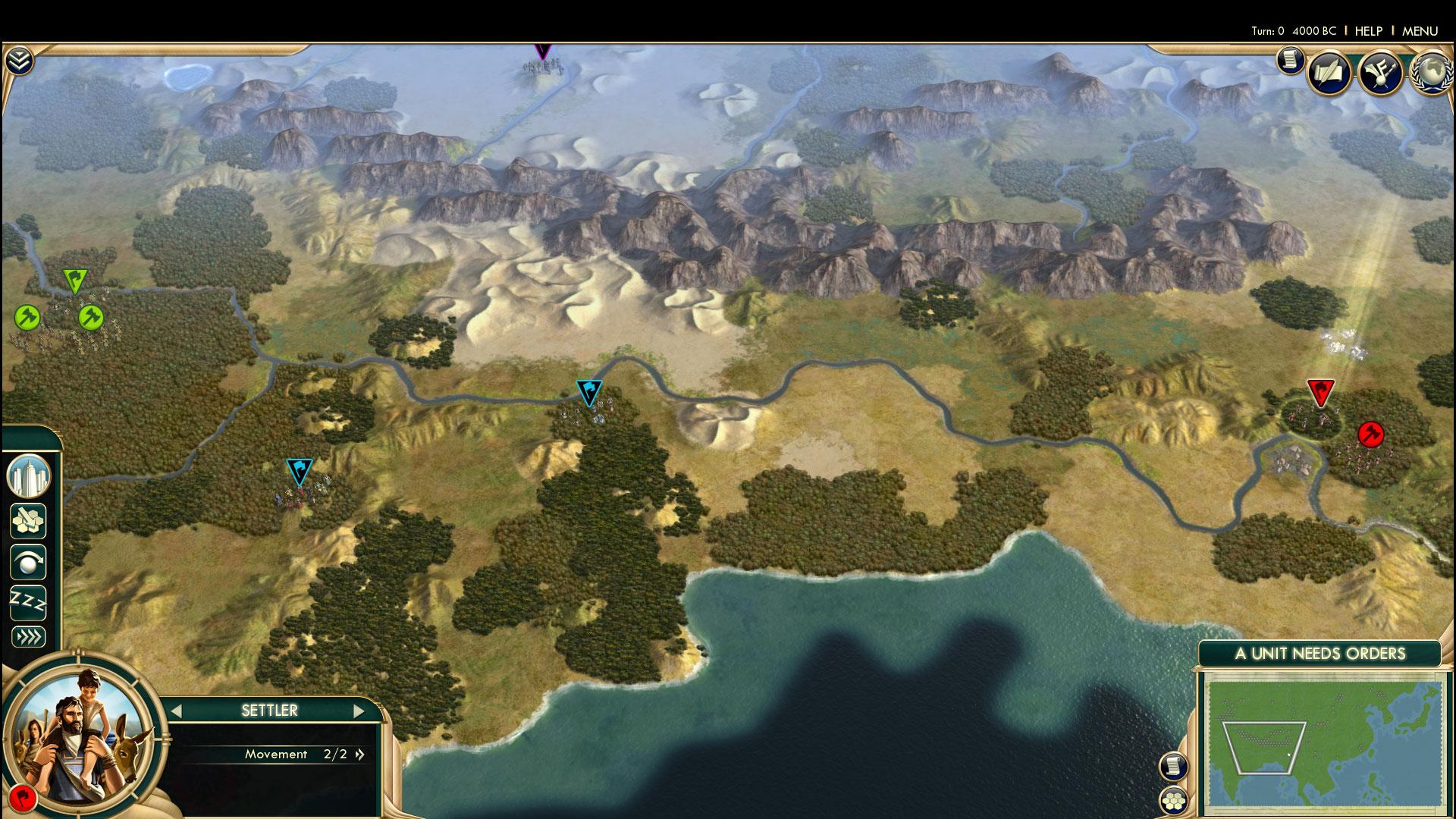This screenshot has width=1456, height=819.
Task: Click the globe with laurel wreath icon
Action: tap(1431, 73)
